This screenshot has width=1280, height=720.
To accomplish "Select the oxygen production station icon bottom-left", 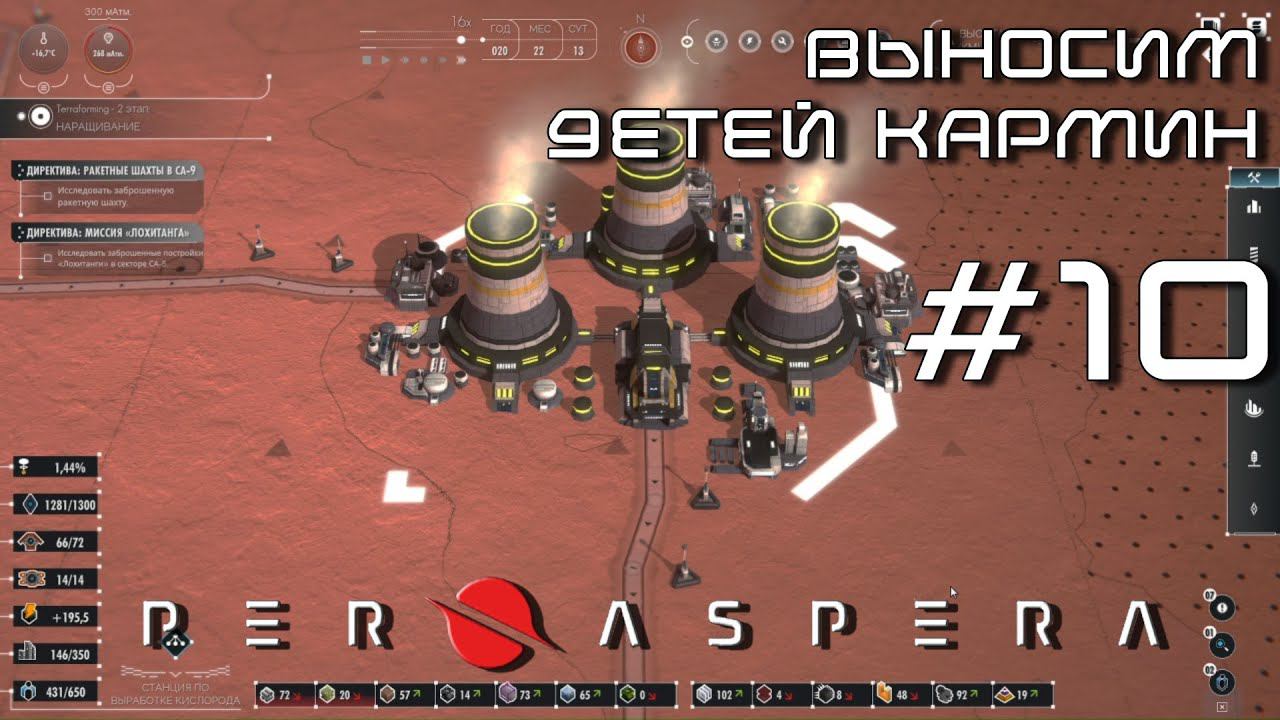I will click(177, 642).
